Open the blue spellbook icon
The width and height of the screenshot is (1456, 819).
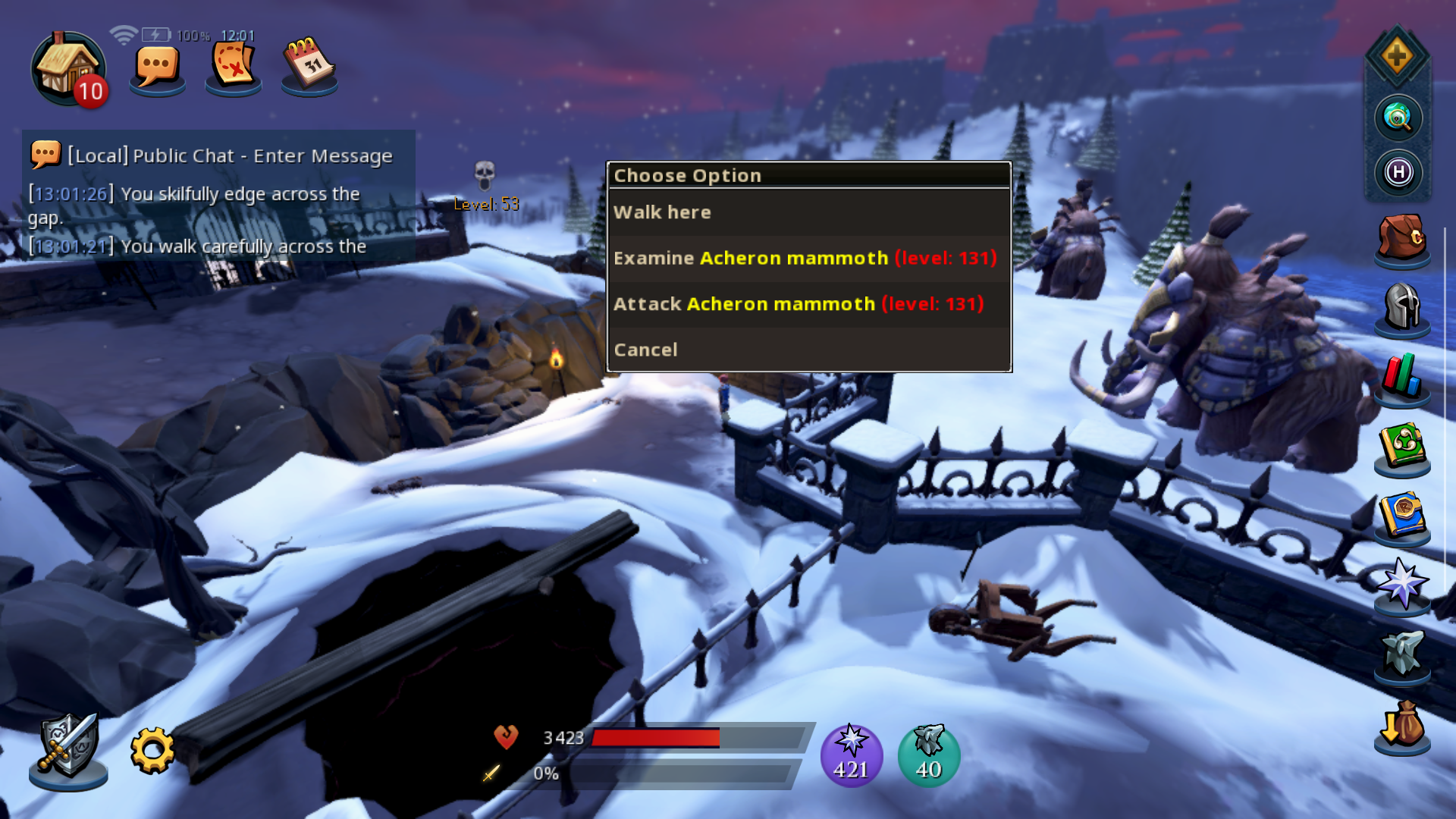coord(1401,516)
